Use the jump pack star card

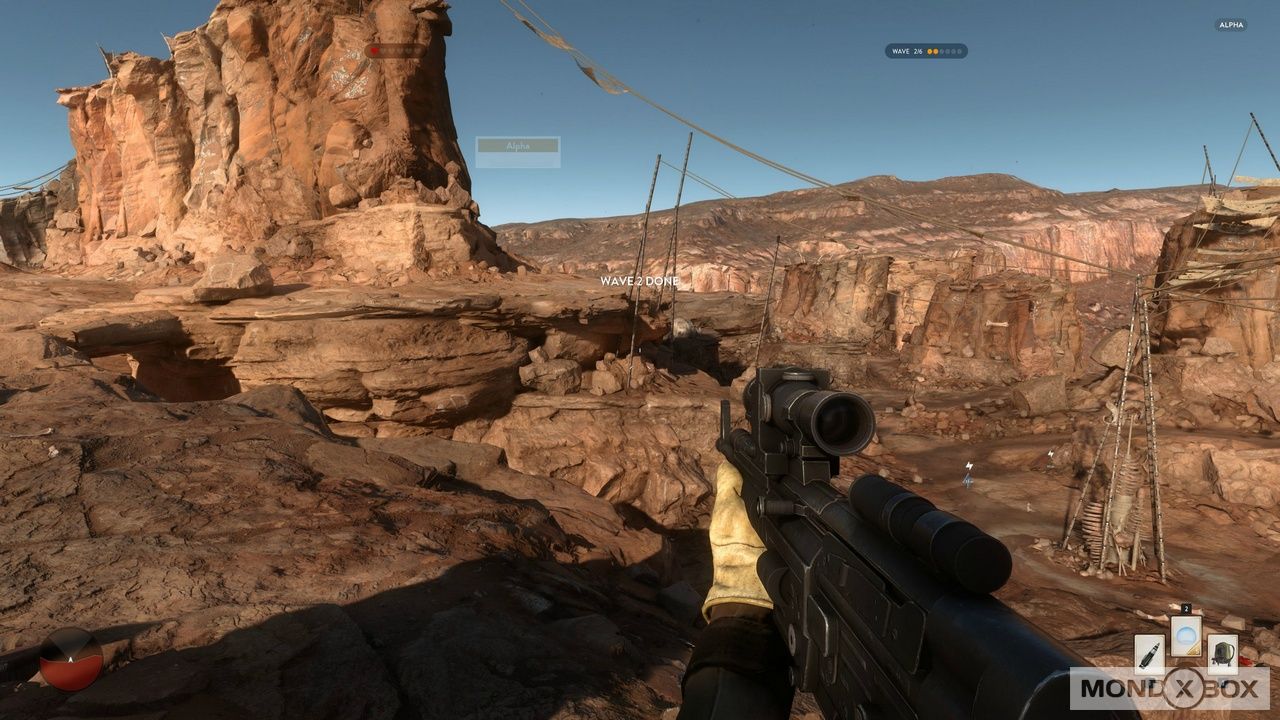tap(1222, 653)
